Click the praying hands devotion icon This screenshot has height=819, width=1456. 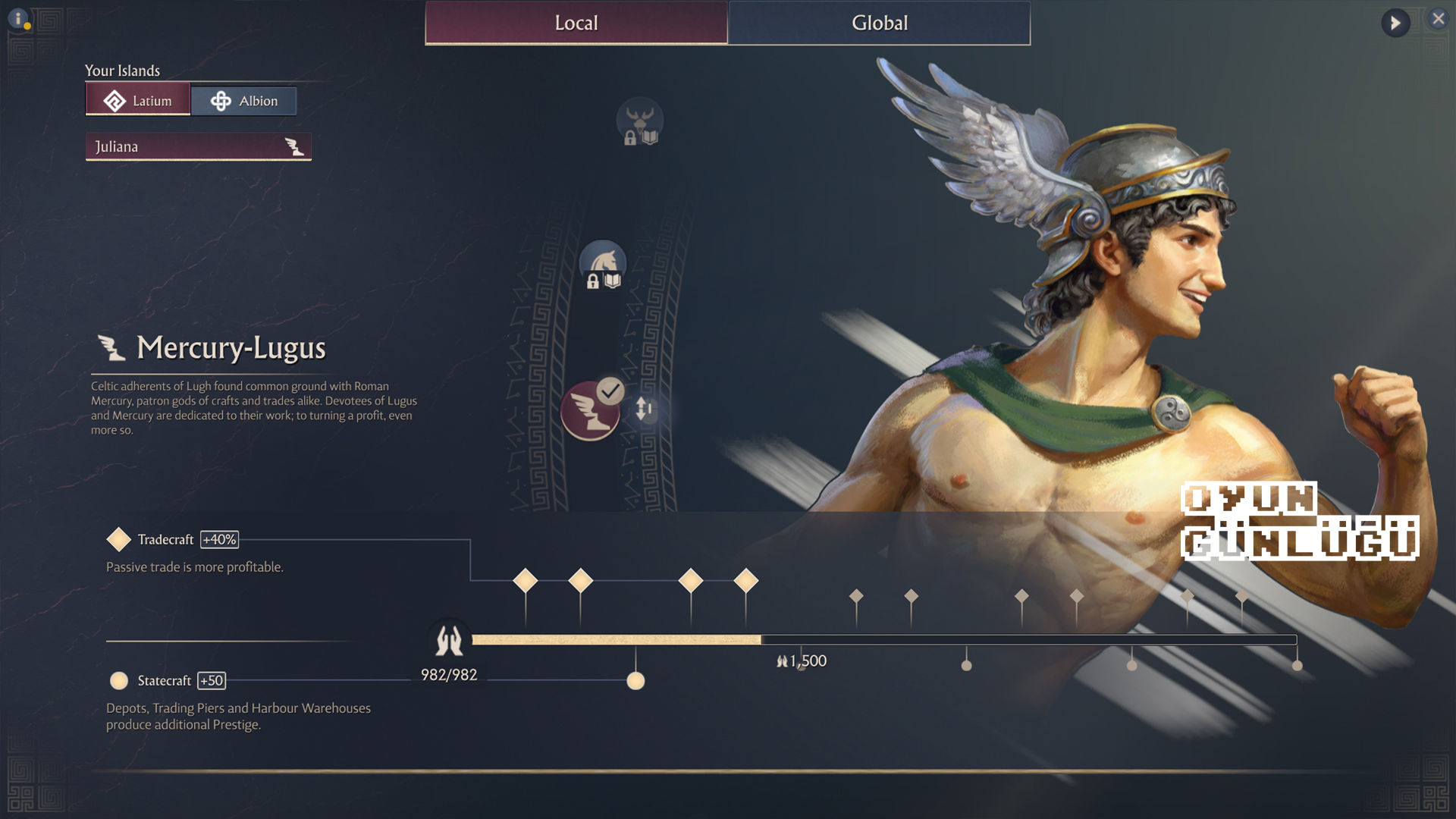tap(448, 642)
